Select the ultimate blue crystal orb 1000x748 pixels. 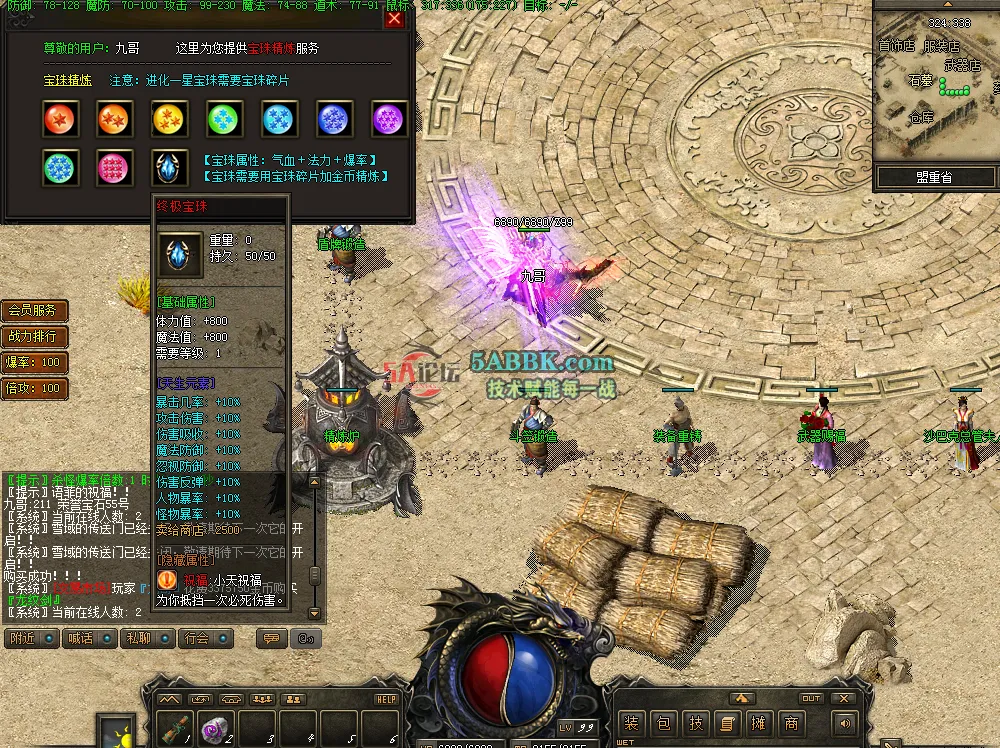click(169, 168)
